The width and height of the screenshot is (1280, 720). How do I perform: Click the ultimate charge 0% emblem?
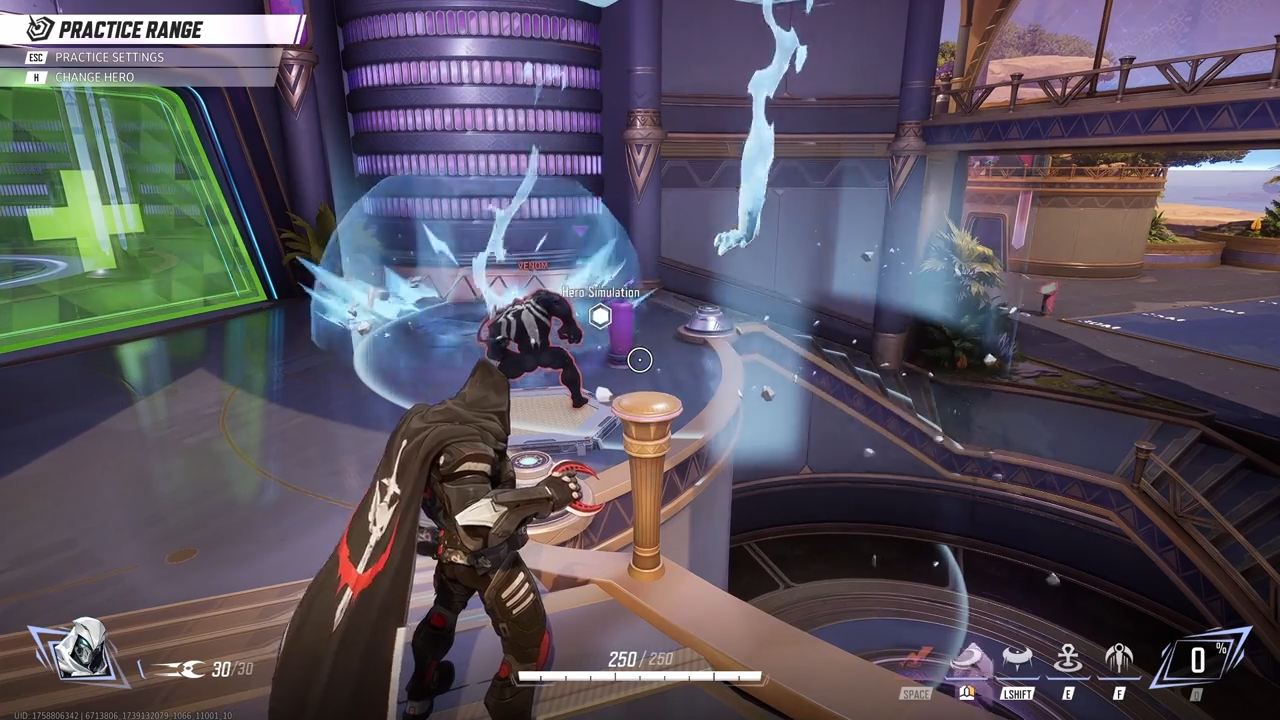[x=1198, y=659]
